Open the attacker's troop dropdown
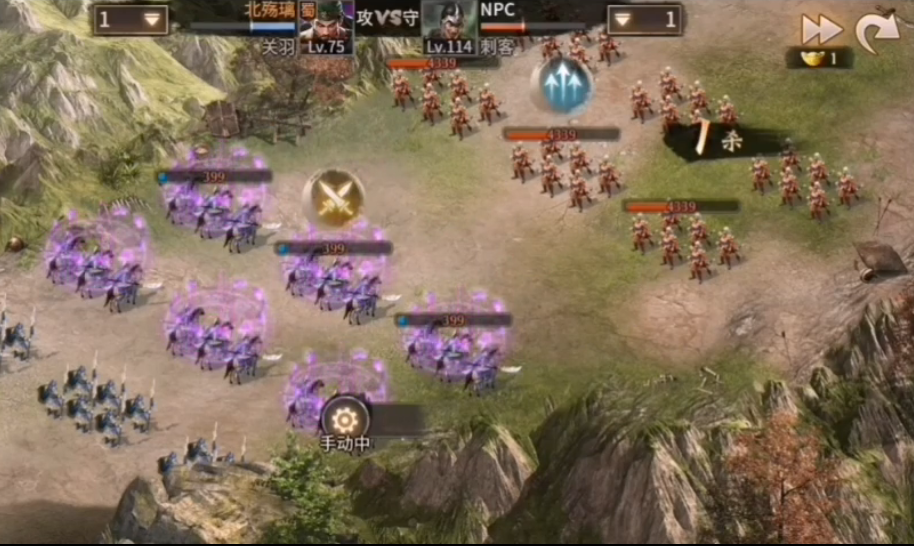914x546 pixels. coord(131,20)
